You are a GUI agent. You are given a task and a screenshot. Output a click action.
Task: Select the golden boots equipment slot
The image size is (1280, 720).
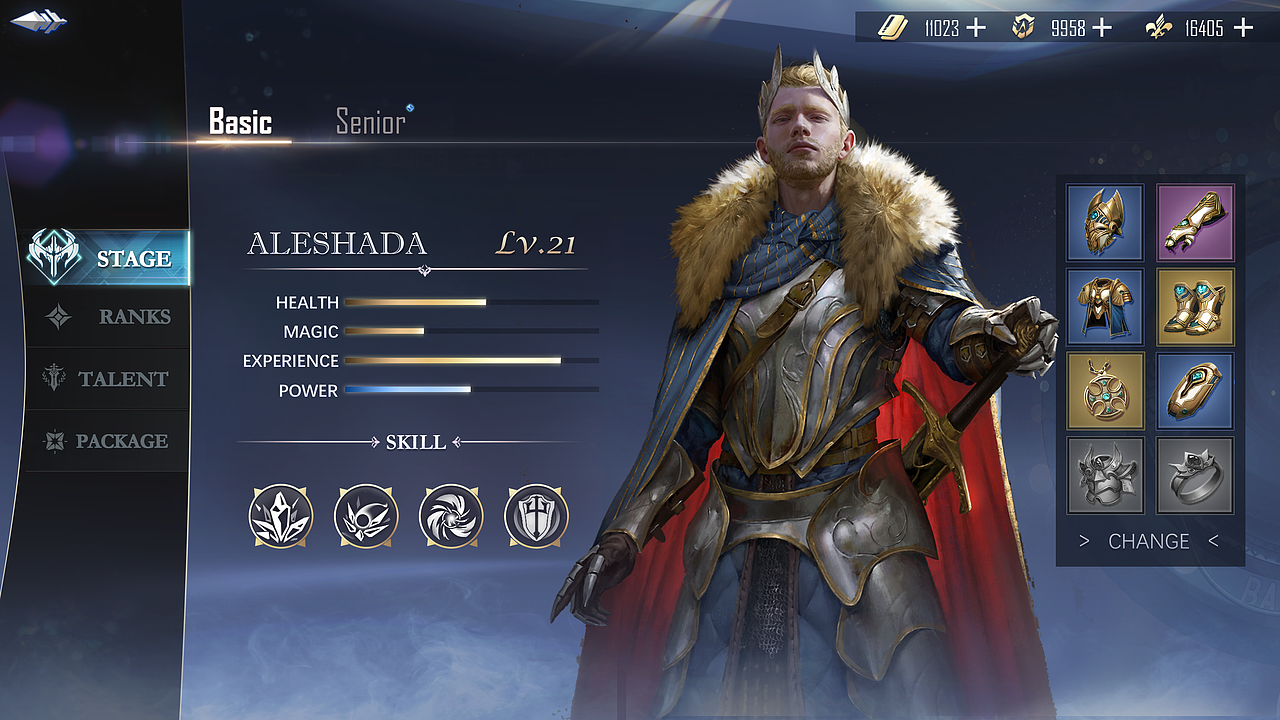1195,306
